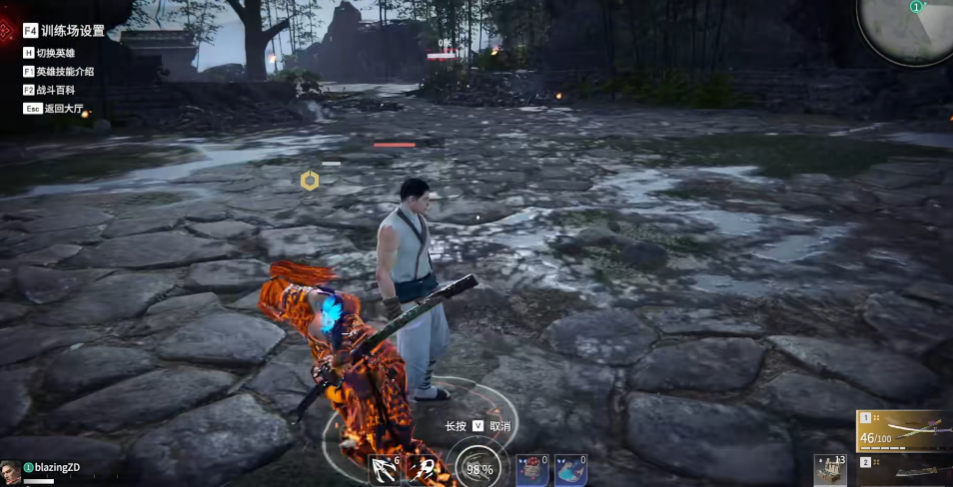The height and width of the screenshot is (487, 953).
Task: Open hero skill introduction (英雄技能介绍)
Action: coord(64,71)
